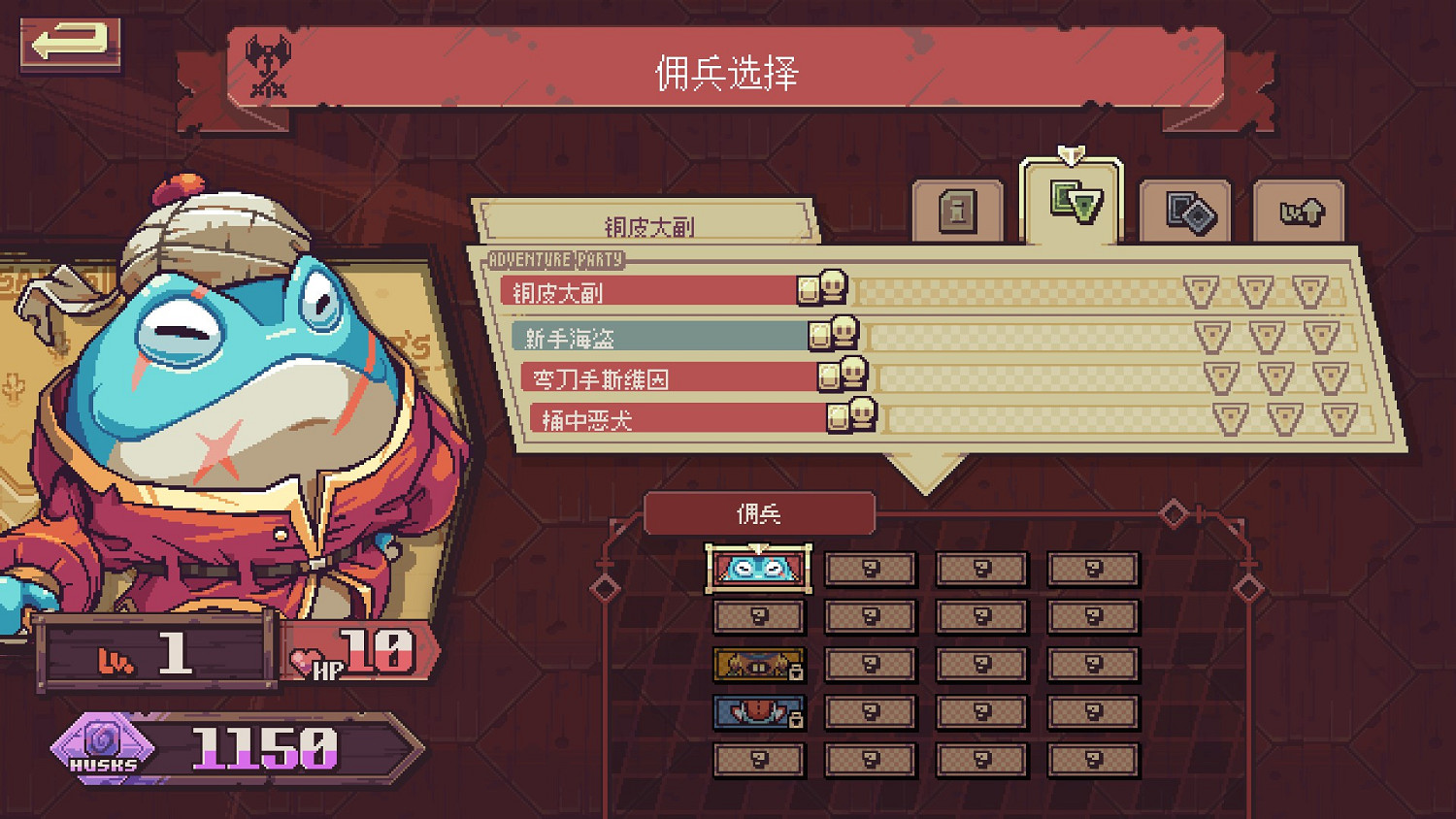Click the skull icon beside 铜皮大副

point(834,287)
